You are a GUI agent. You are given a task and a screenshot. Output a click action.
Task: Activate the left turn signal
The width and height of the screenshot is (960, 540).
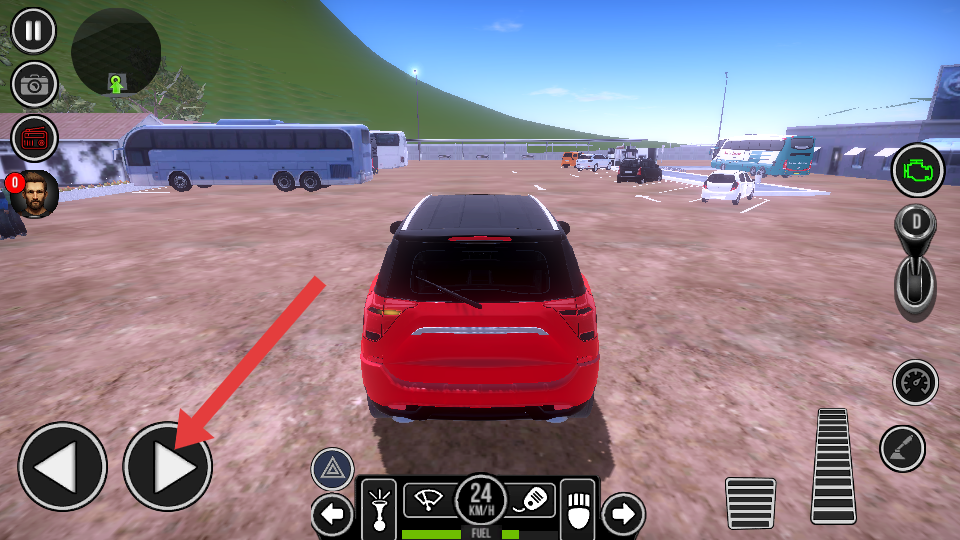(x=332, y=515)
